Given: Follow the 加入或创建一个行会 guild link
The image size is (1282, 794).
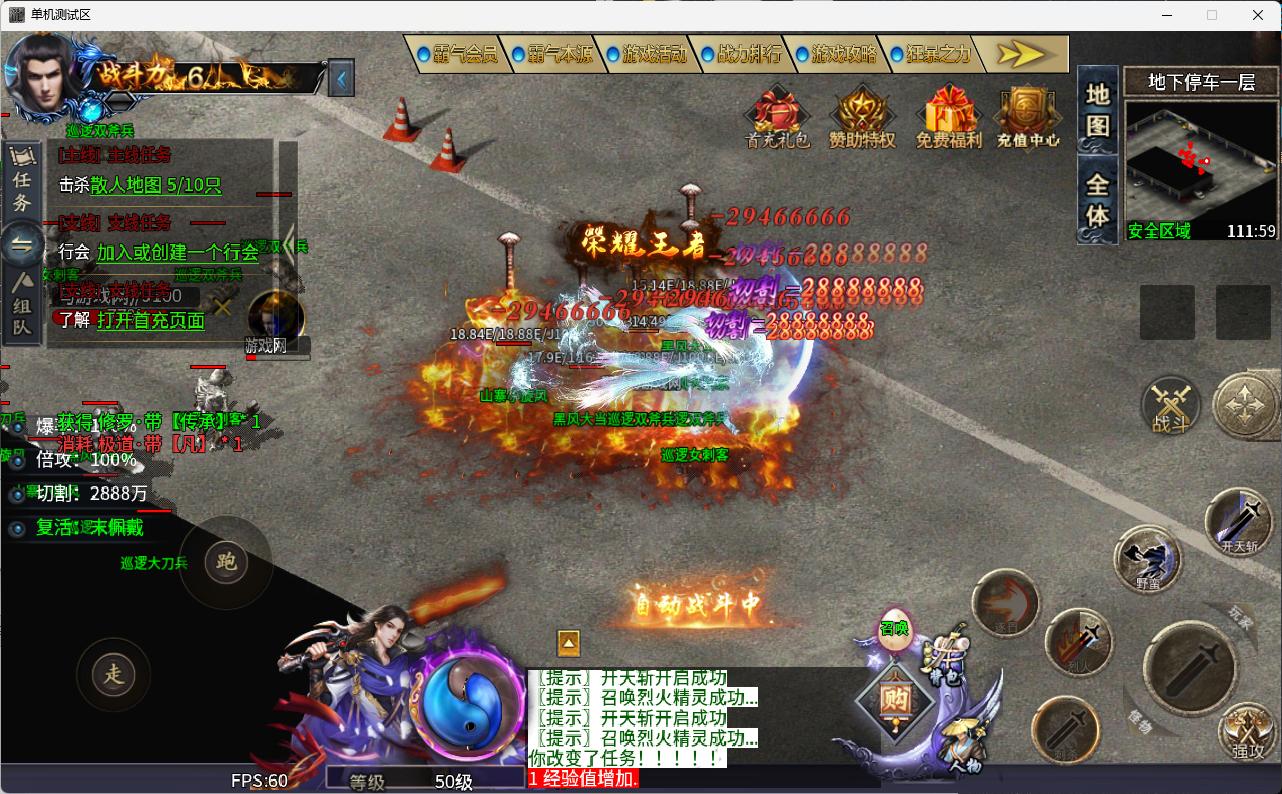Looking at the screenshot, I should [177, 252].
